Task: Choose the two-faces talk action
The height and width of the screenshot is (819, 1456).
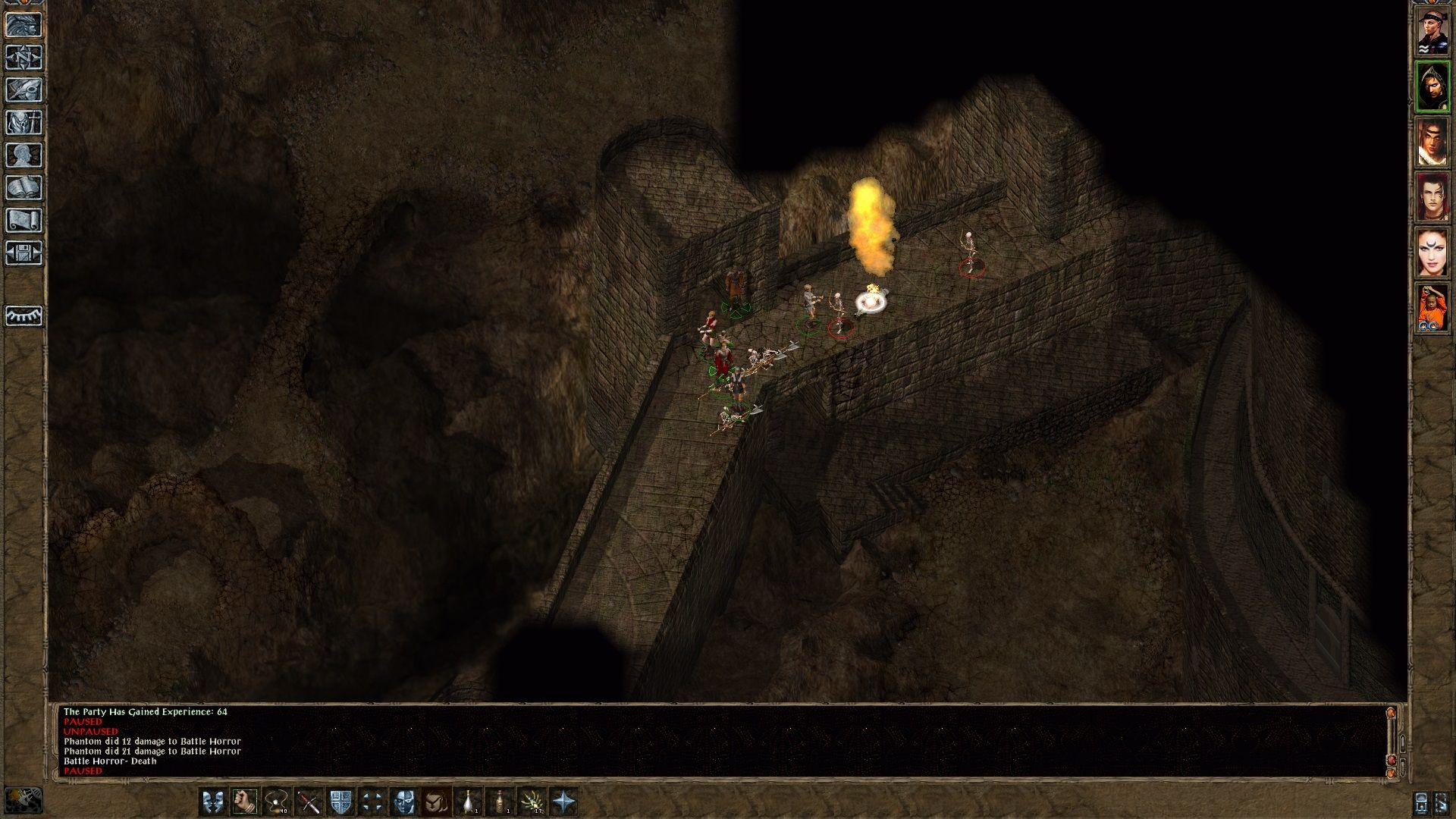Action: 213,802
